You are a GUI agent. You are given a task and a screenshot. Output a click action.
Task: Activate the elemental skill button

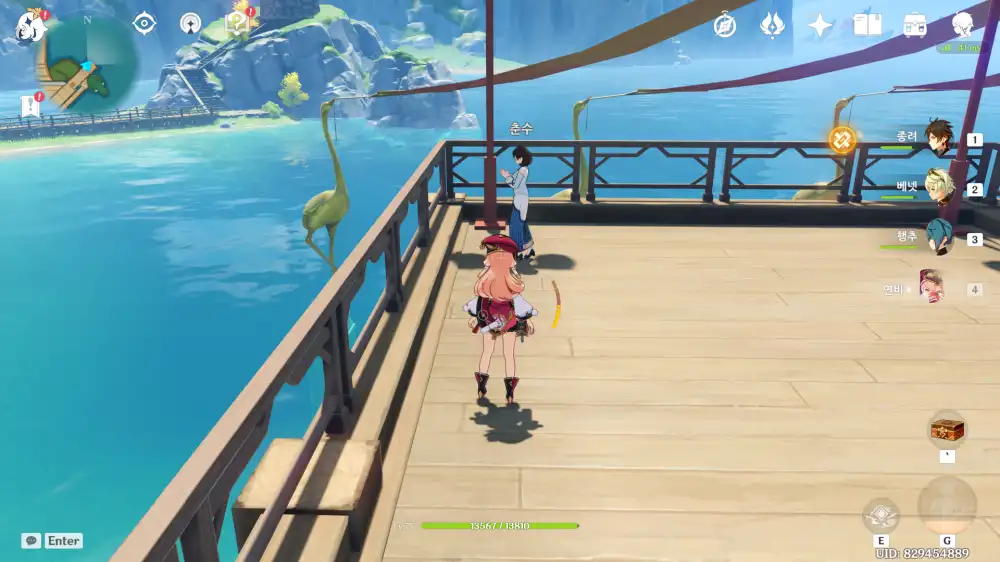pos(881,515)
